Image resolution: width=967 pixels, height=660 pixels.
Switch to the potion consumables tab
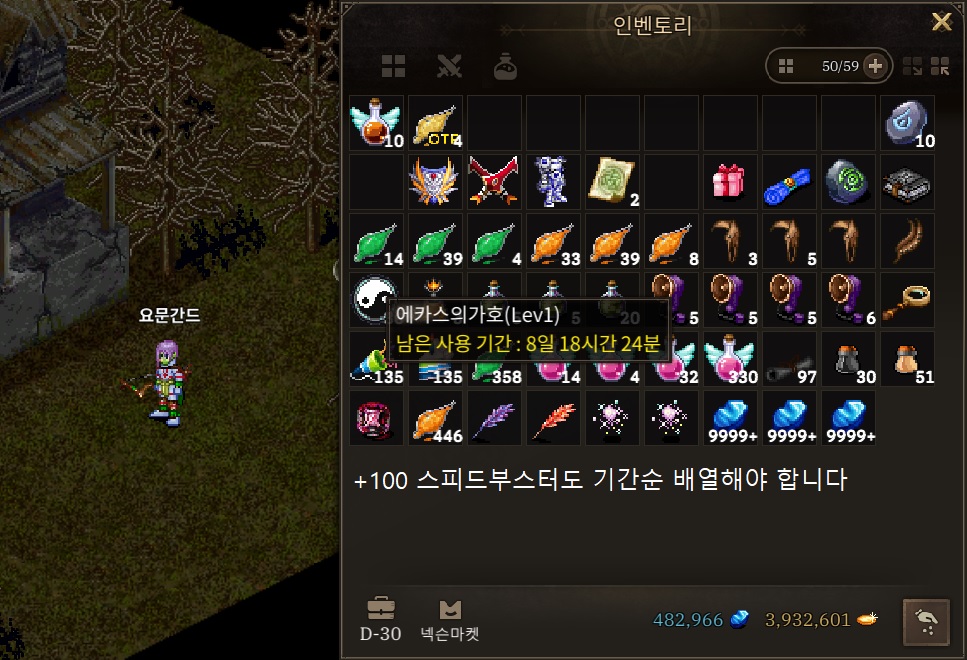(x=505, y=67)
